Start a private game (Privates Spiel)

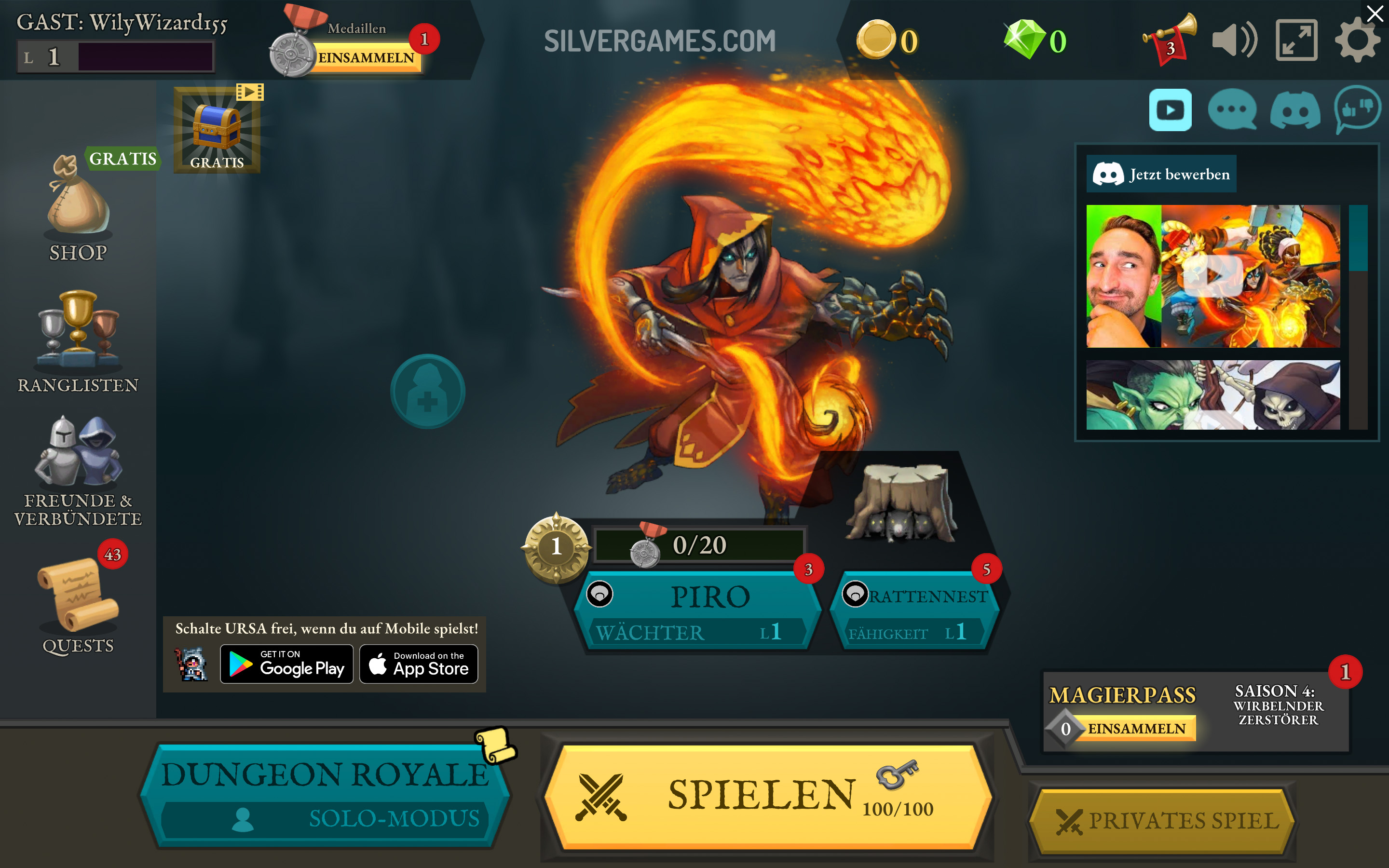point(1163,821)
